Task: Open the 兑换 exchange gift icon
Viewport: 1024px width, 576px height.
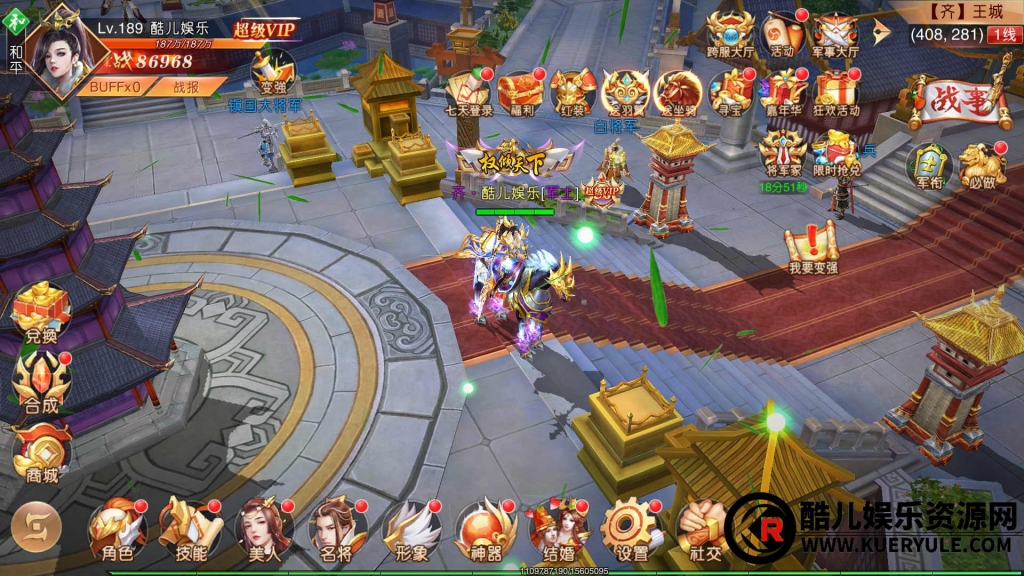Action: pos(41,312)
